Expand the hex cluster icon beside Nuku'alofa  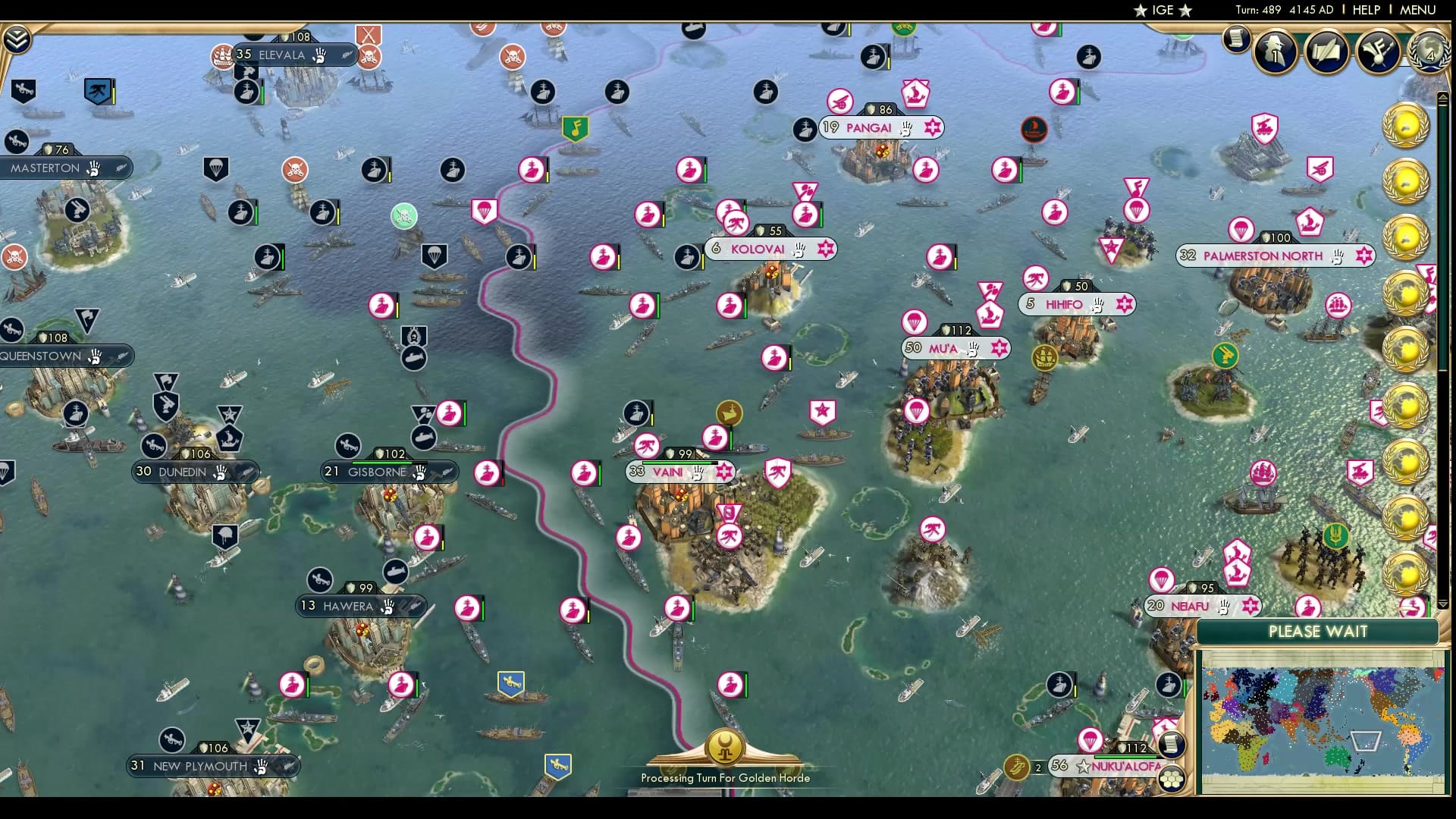tap(1174, 777)
